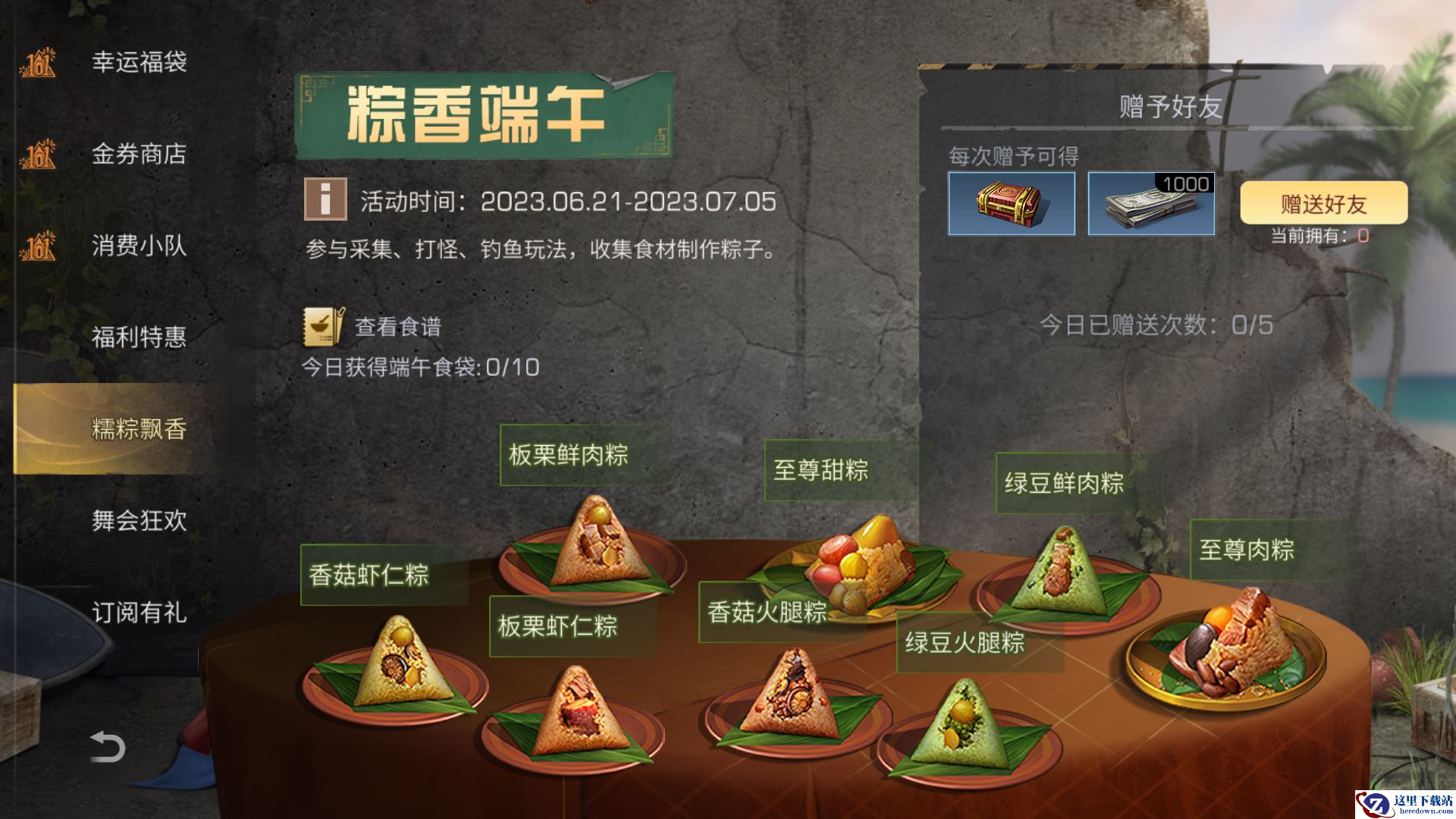
Task: Select the 1000 cash bundle reward icon
Action: [x=1151, y=203]
